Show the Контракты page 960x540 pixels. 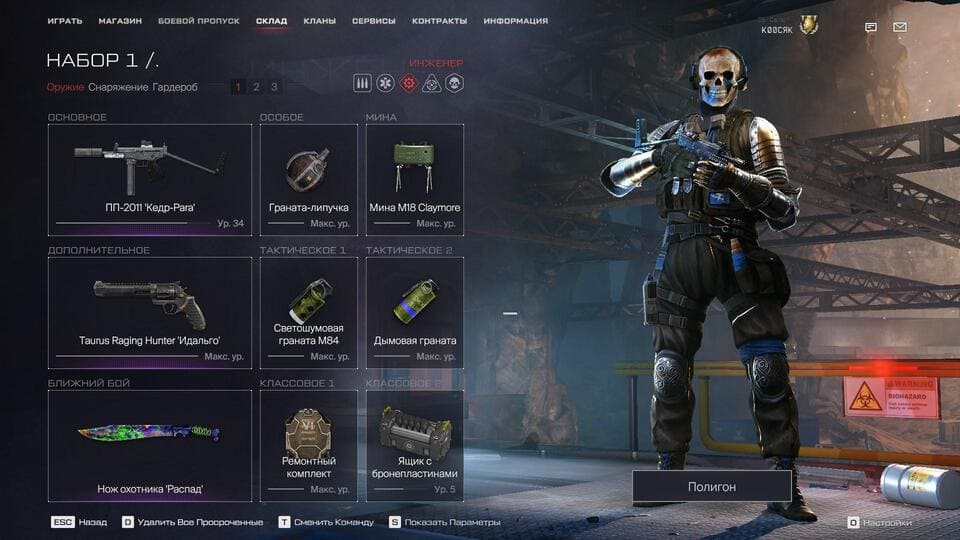point(440,21)
